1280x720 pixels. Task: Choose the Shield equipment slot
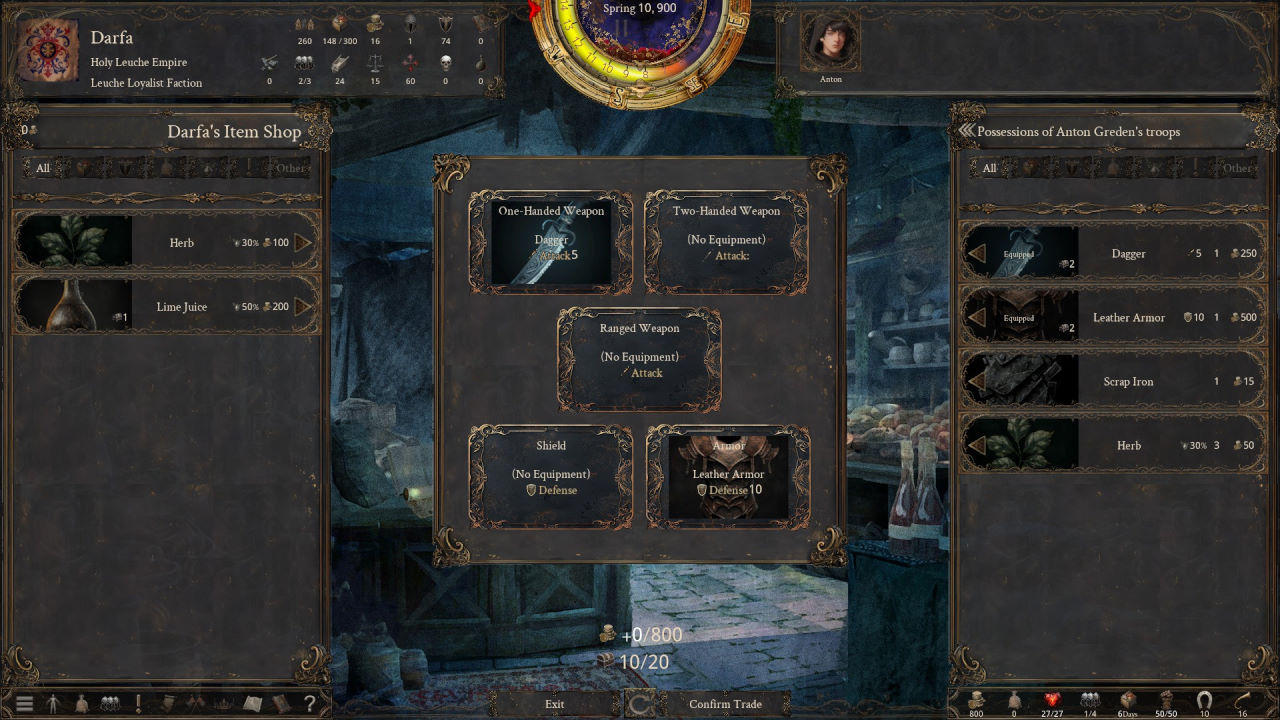pos(551,477)
